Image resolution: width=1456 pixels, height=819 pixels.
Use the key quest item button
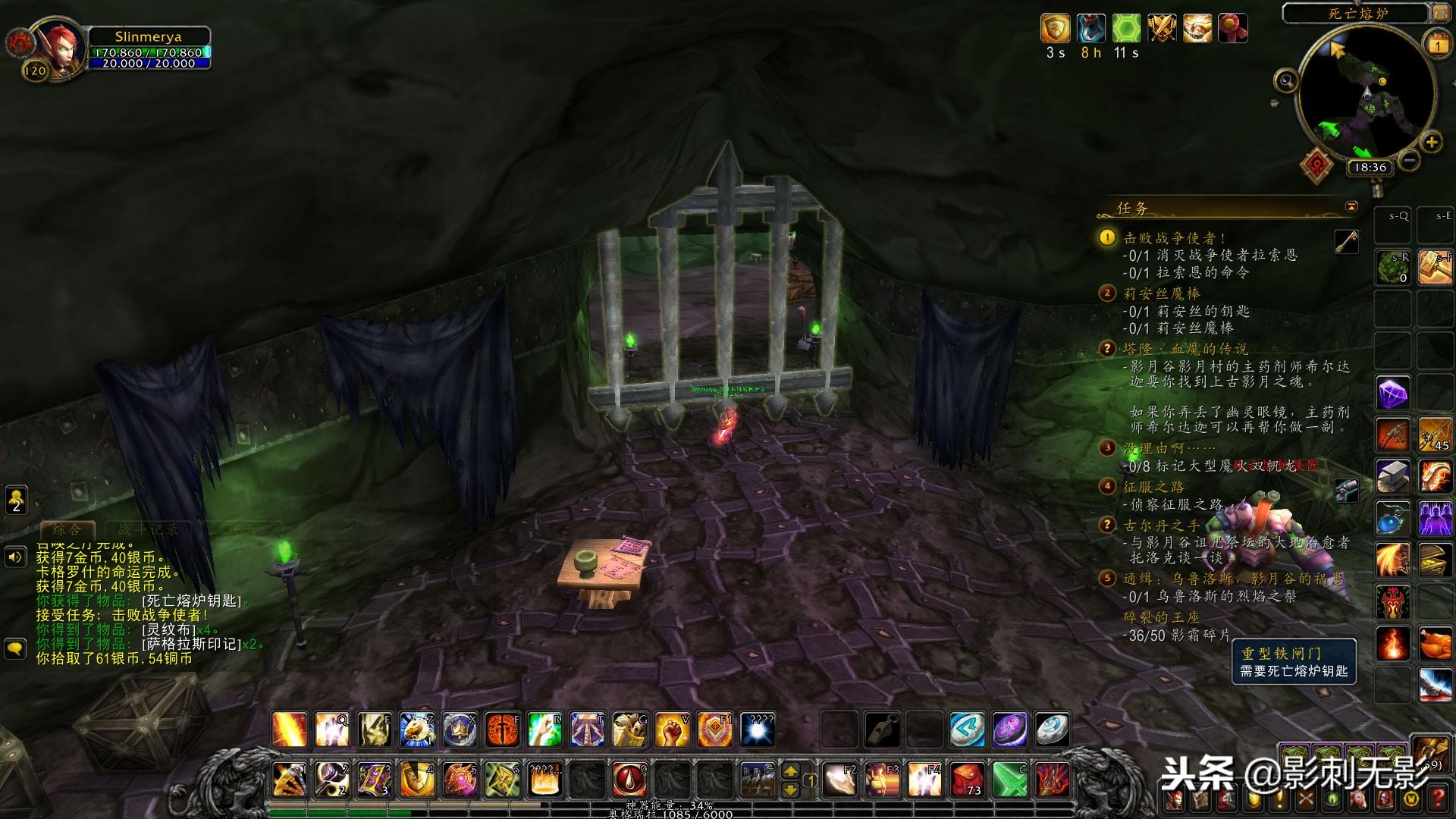(1346, 241)
